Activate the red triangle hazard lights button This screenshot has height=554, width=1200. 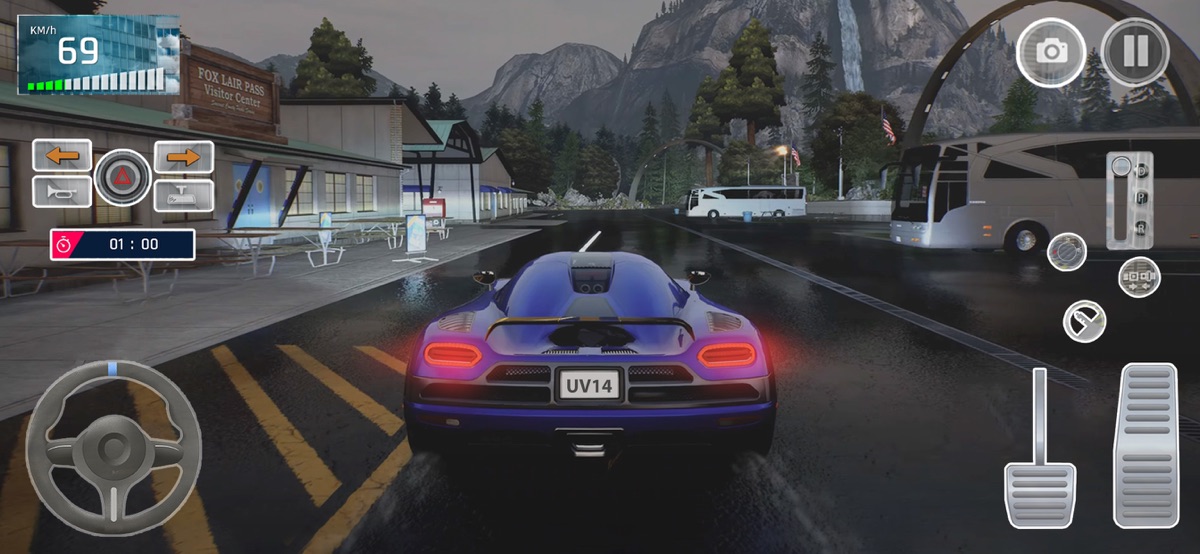click(123, 178)
